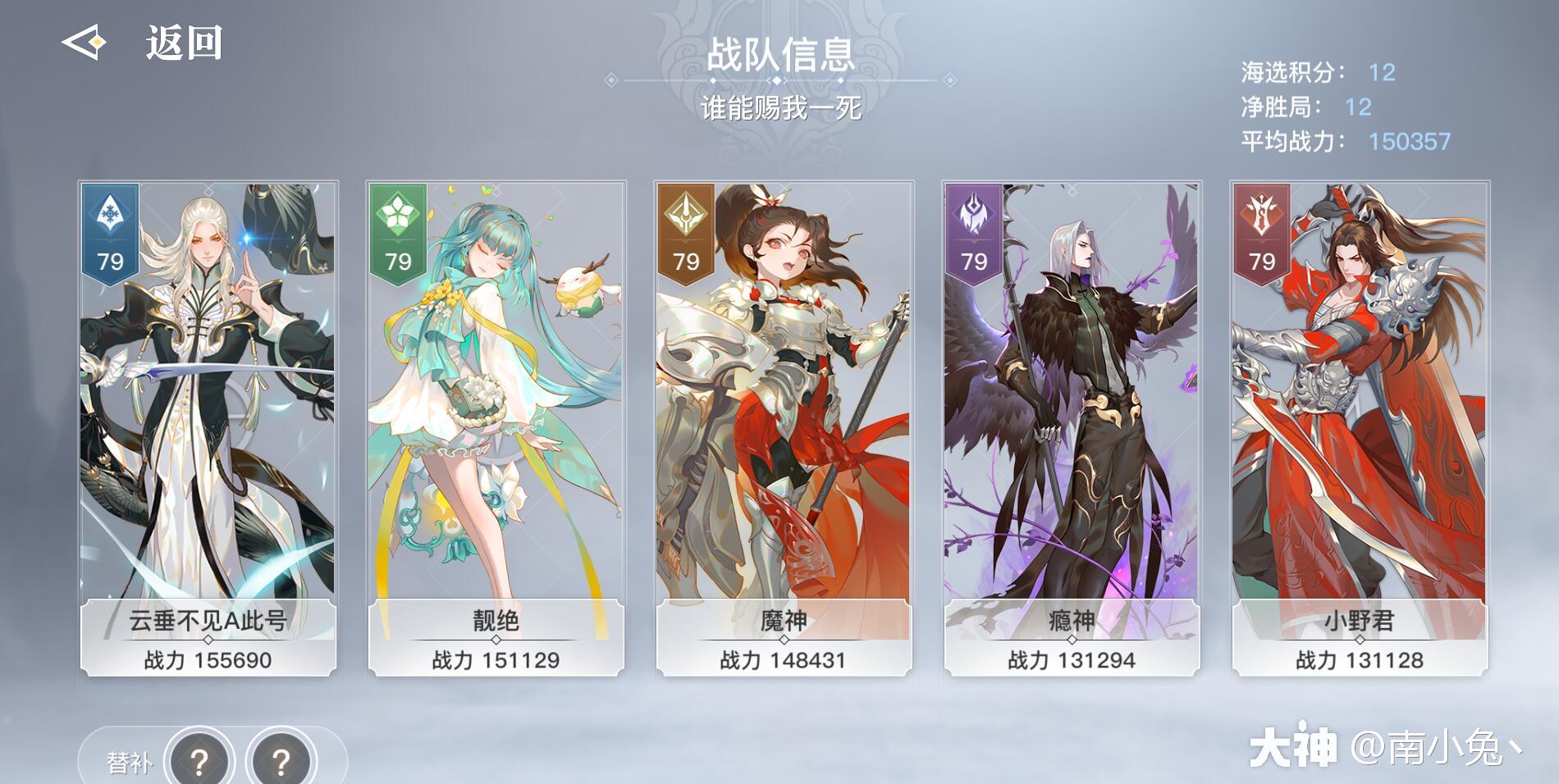Open the second substitute slot with question mark

pos(279,759)
